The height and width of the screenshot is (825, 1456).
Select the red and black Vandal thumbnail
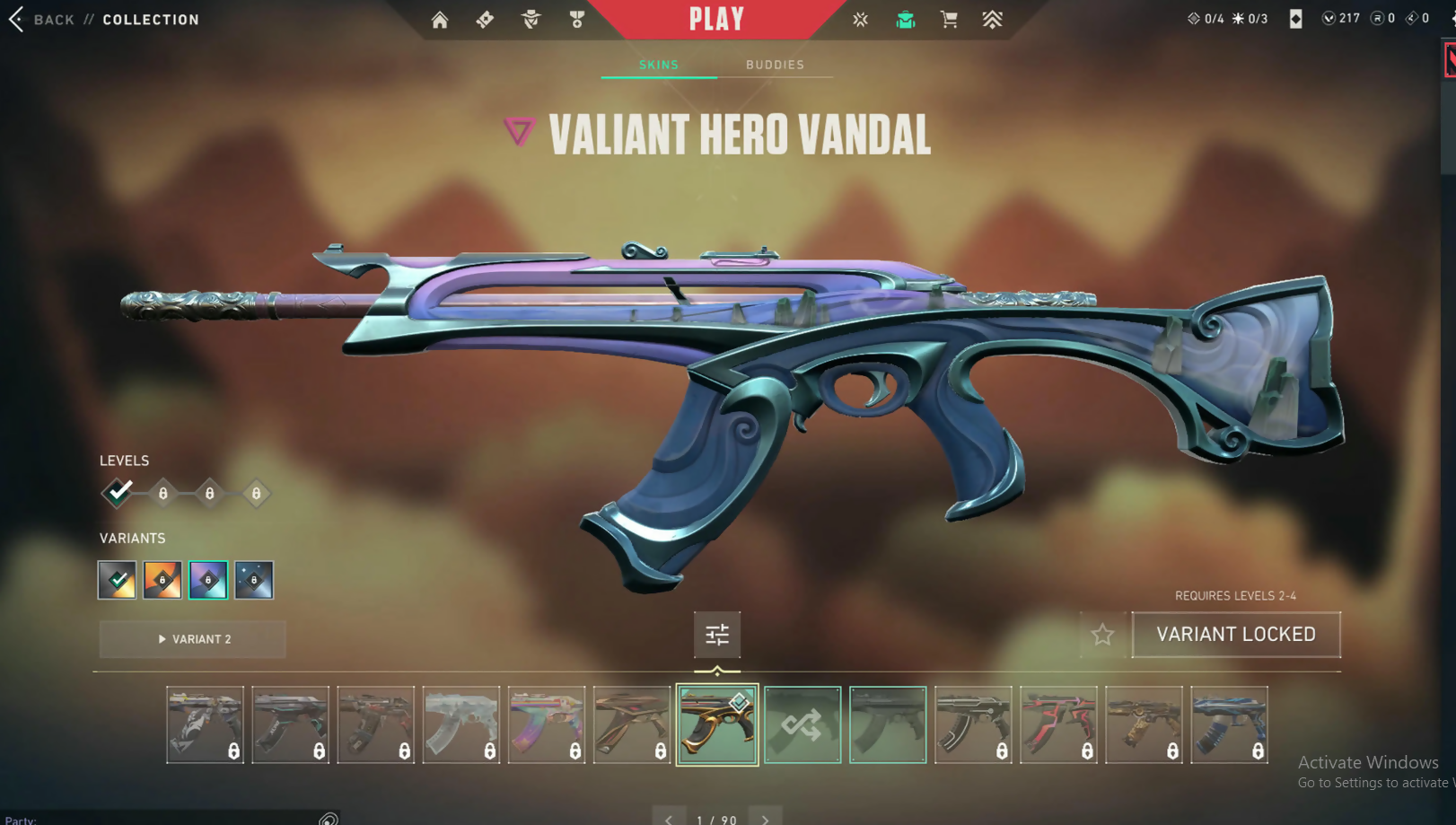[x=1058, y=724]
